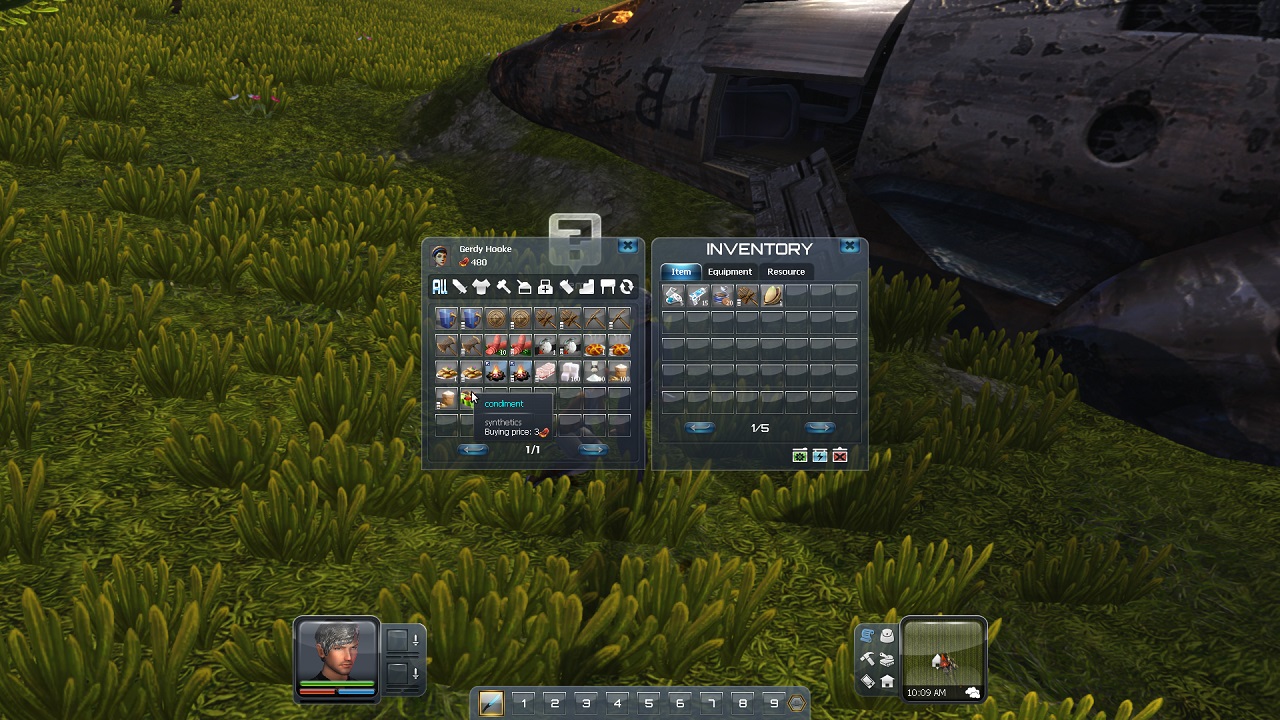Select the seed item in inventory

(x=772, y=296)
